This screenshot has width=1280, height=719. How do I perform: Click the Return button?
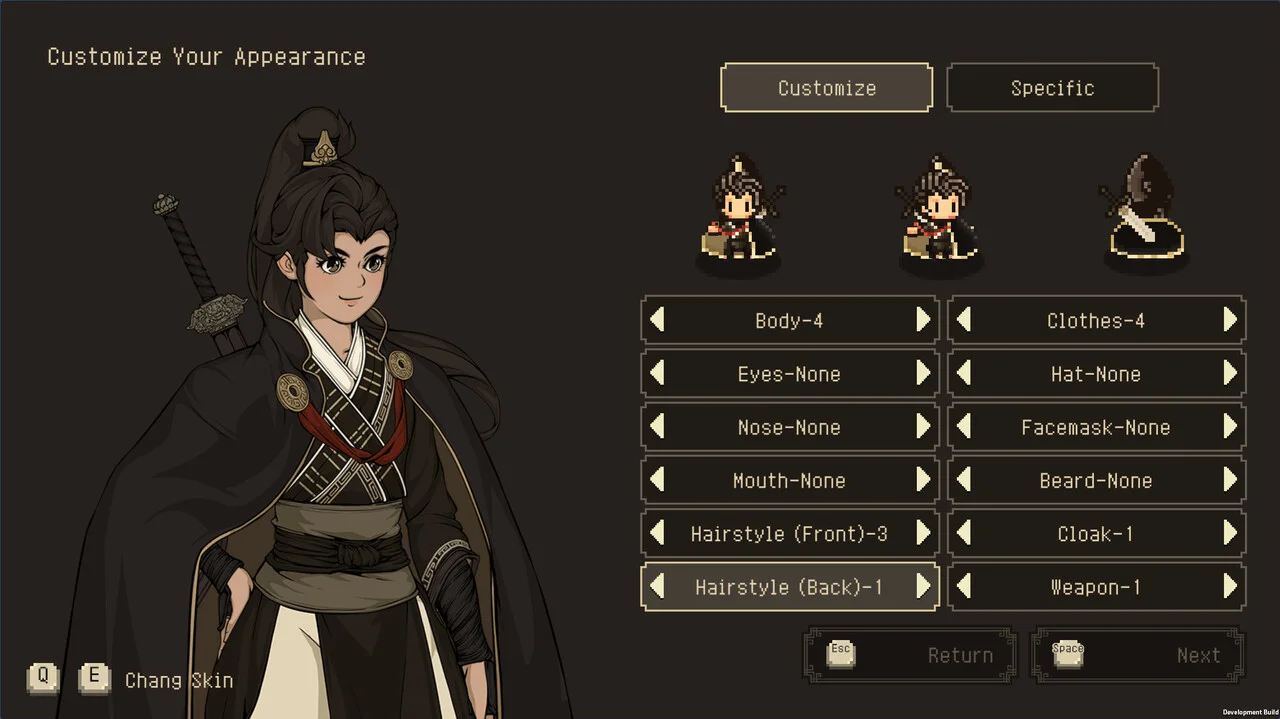[x=910, y=656]
